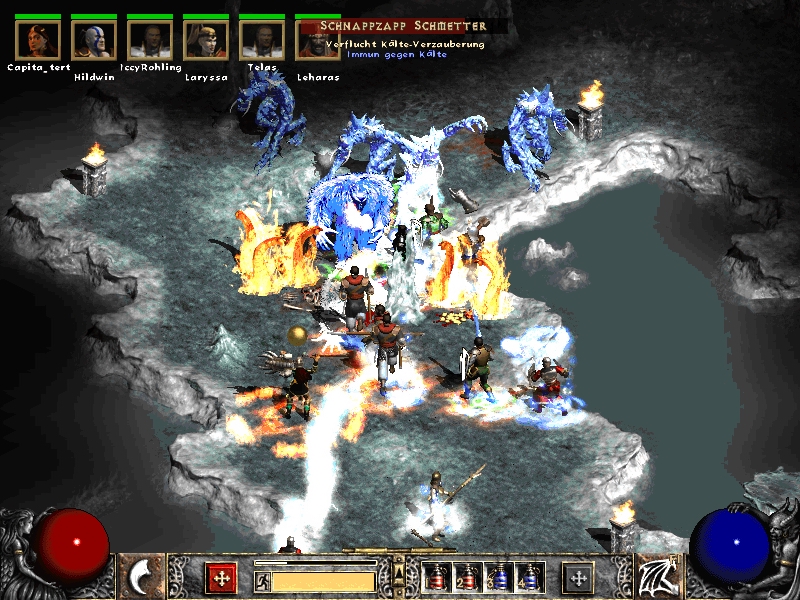Choose the IccyRohling party portrait
The image size is (800, 600).
150,40
